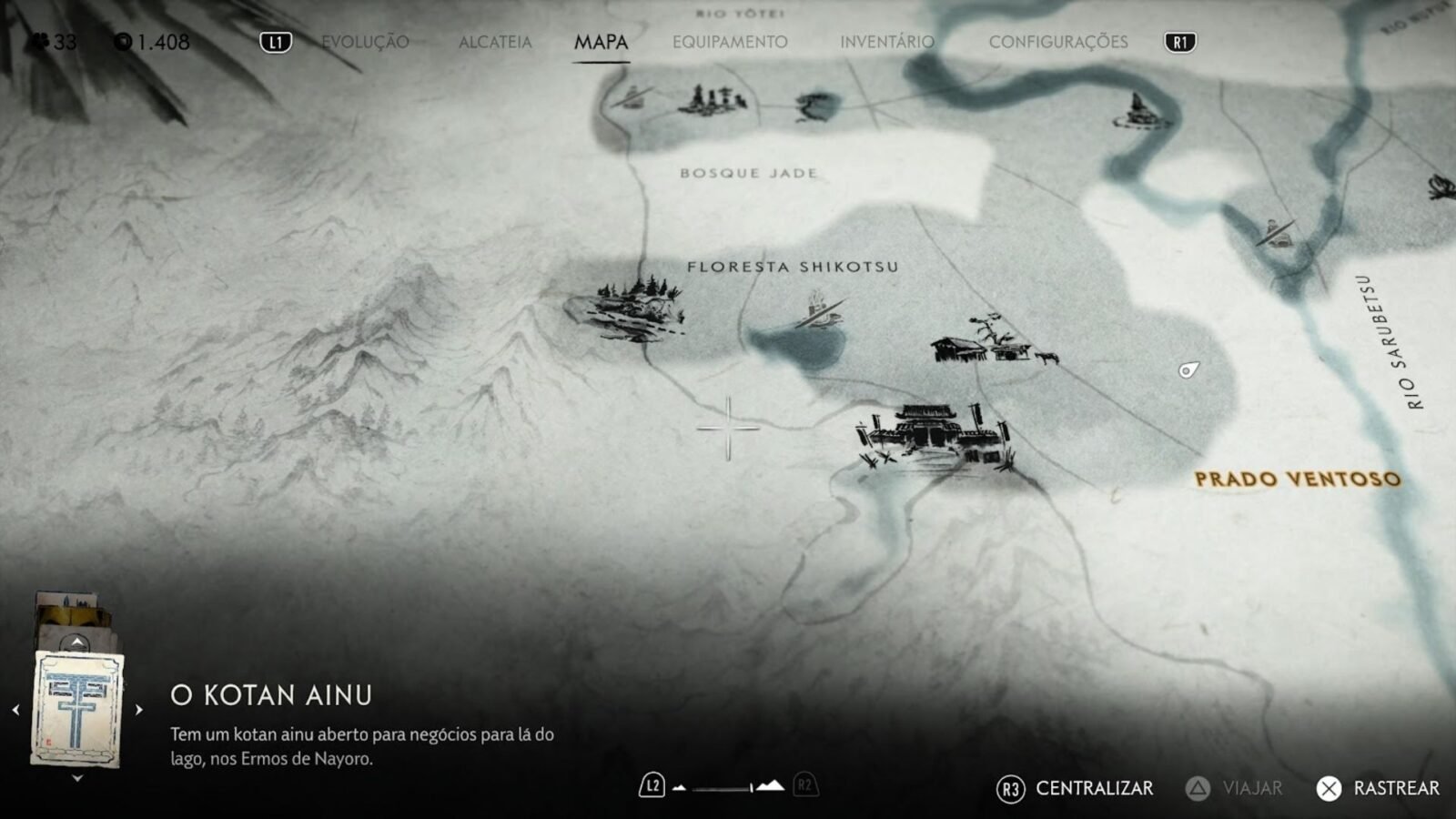The height and width of the screenshot is (819, 1456).
Task: Show the previous card with left arrow
Action: (x=15, y=710)
